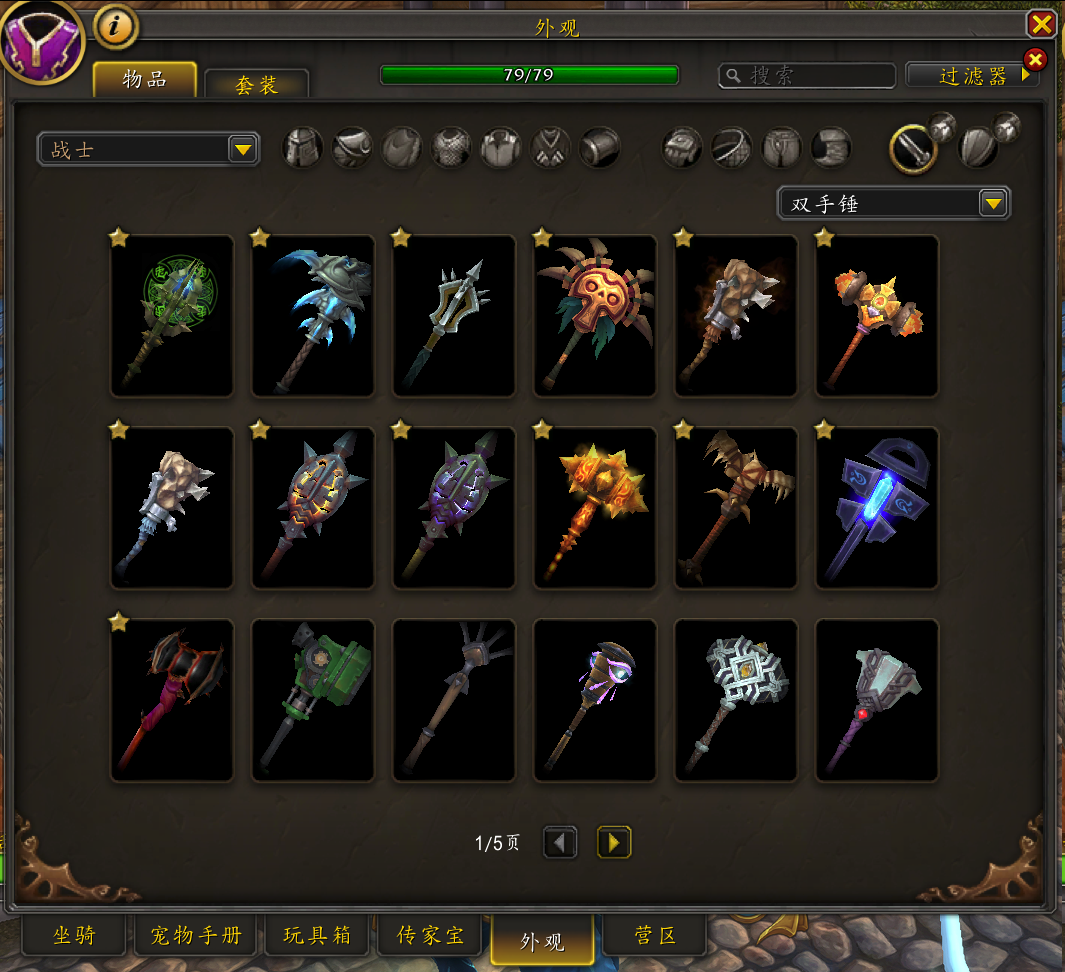The image size is (1065, 972).
Task: Select the helmet slot icon
Action: point(303,148)
